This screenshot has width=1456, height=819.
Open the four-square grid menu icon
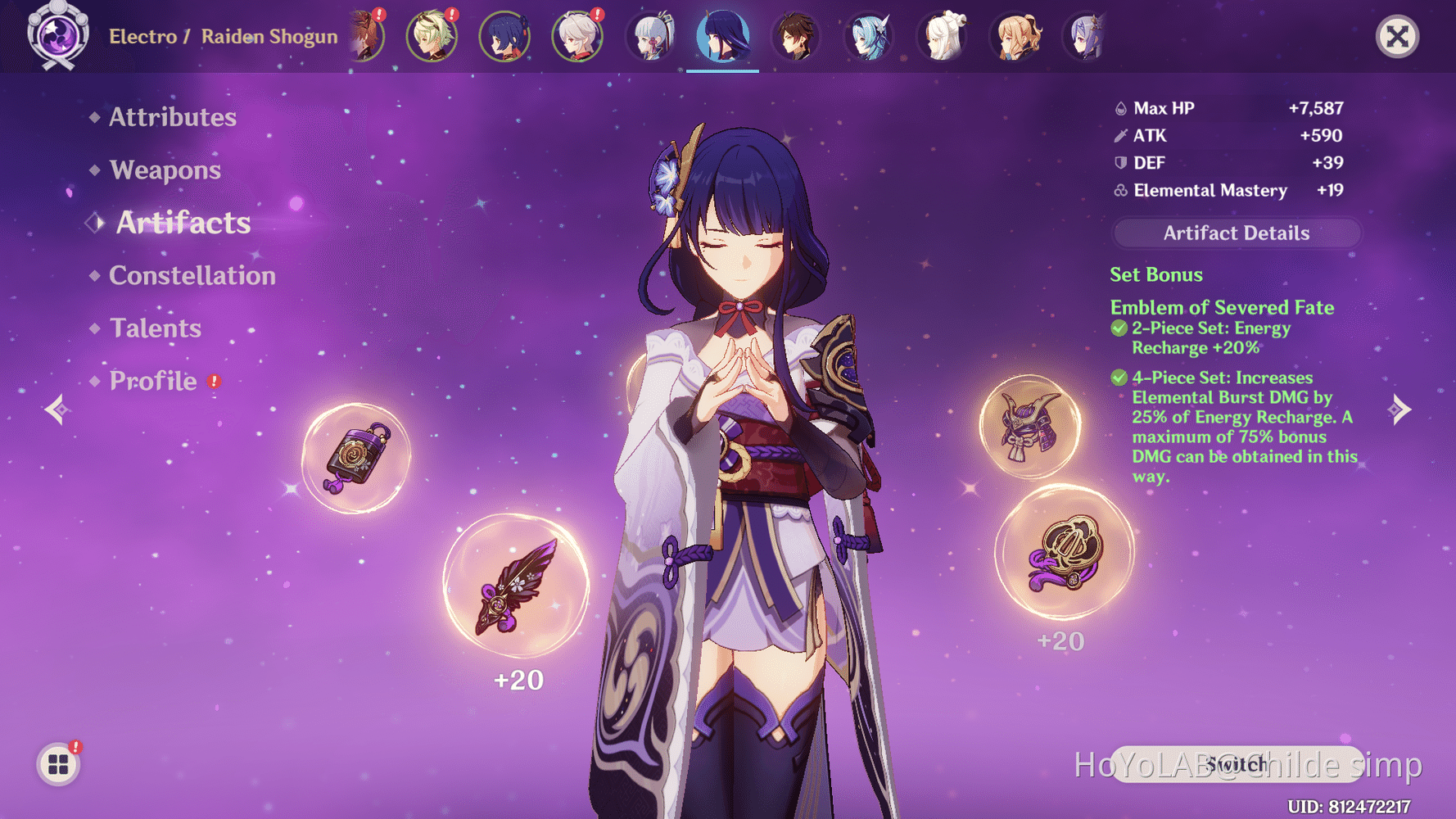coord(58,764)
